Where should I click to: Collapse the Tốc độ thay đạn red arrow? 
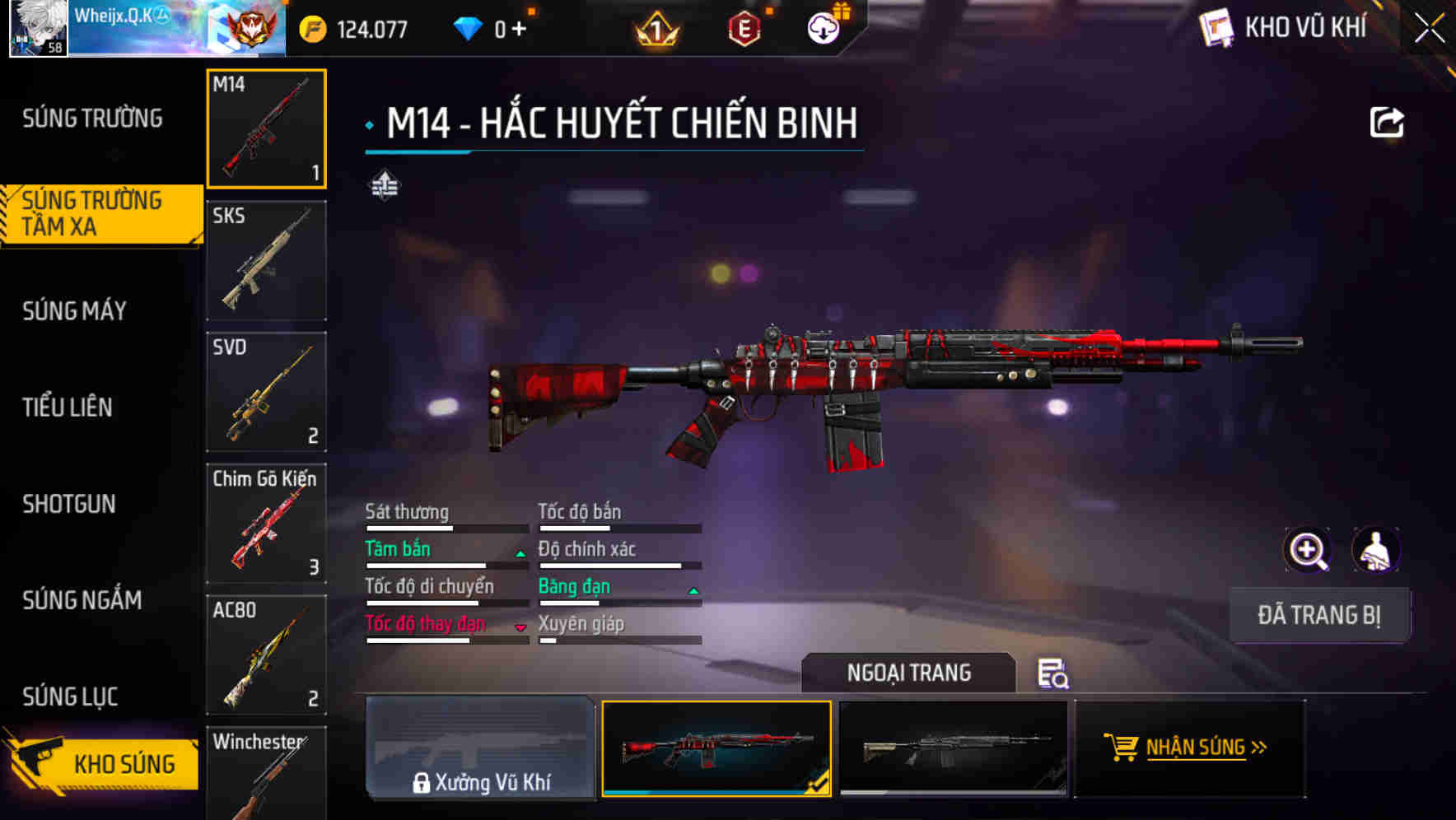click(x=519, y=627)
